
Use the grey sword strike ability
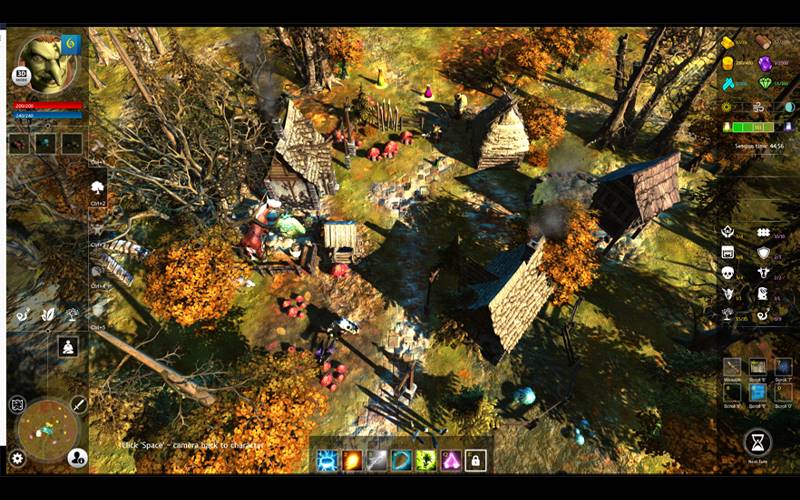(x=376, y=460)
